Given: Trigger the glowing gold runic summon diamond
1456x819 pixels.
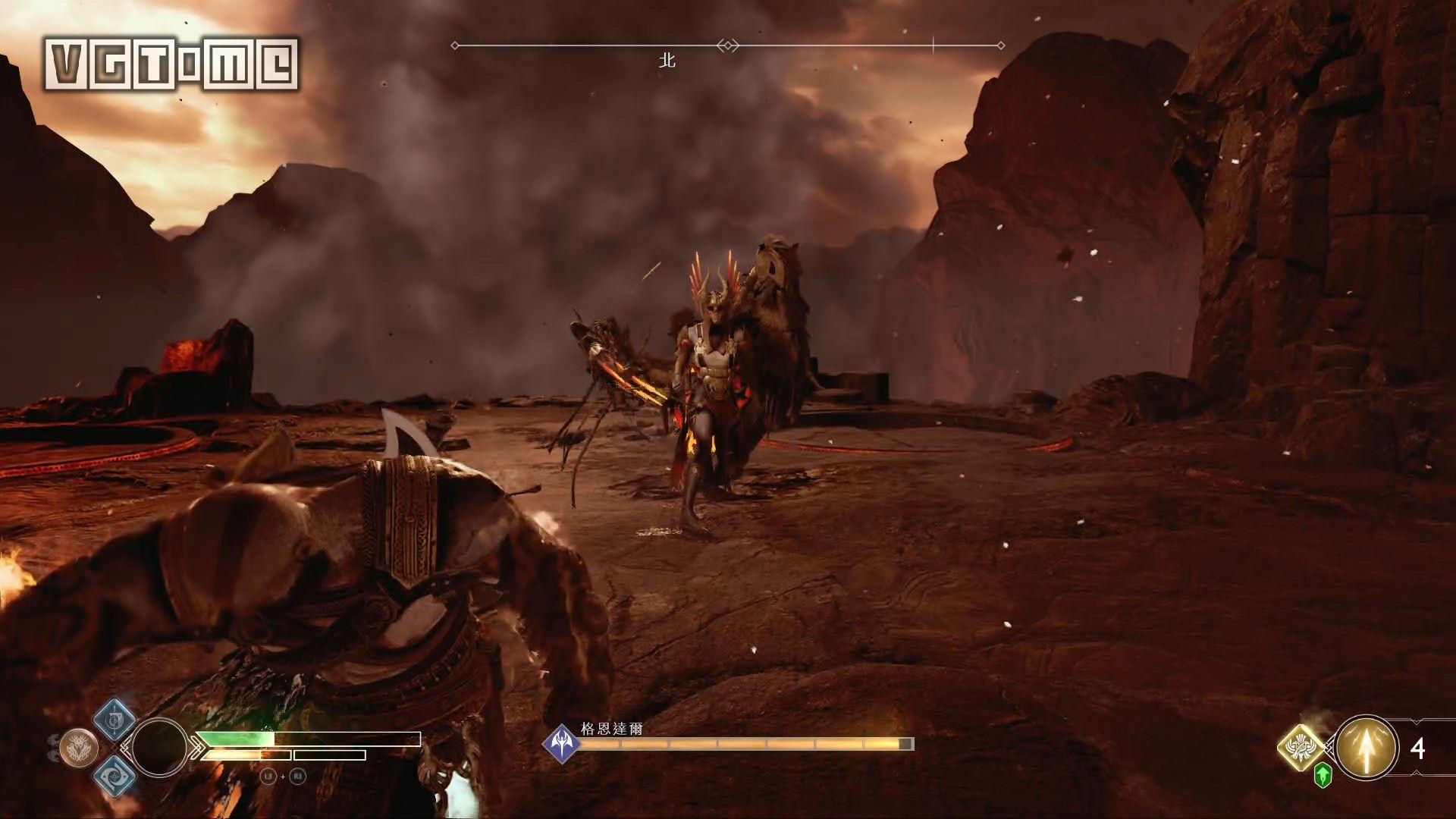Looking at the screenshot, I should pos(1301,747).
